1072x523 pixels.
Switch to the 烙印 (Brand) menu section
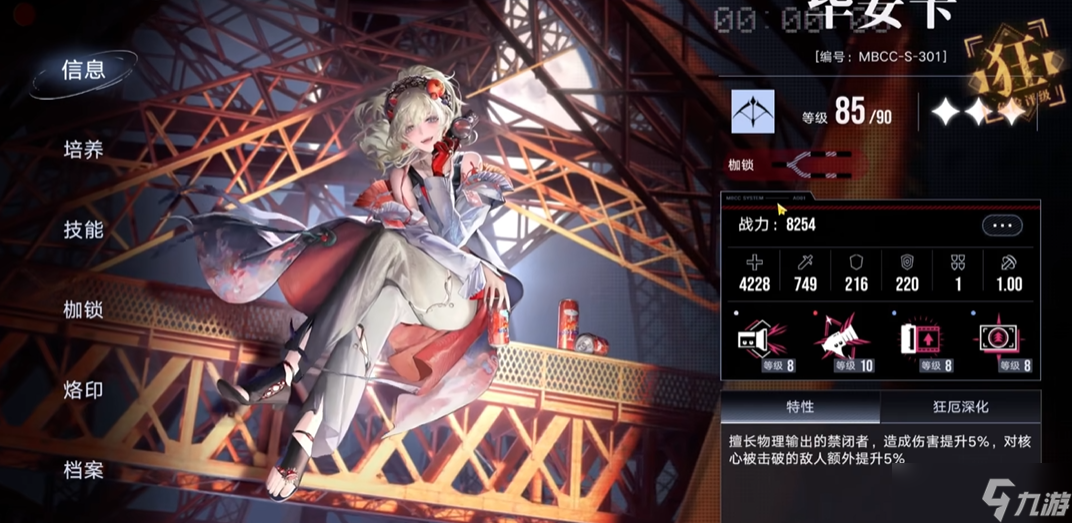[x=83, y=390]
